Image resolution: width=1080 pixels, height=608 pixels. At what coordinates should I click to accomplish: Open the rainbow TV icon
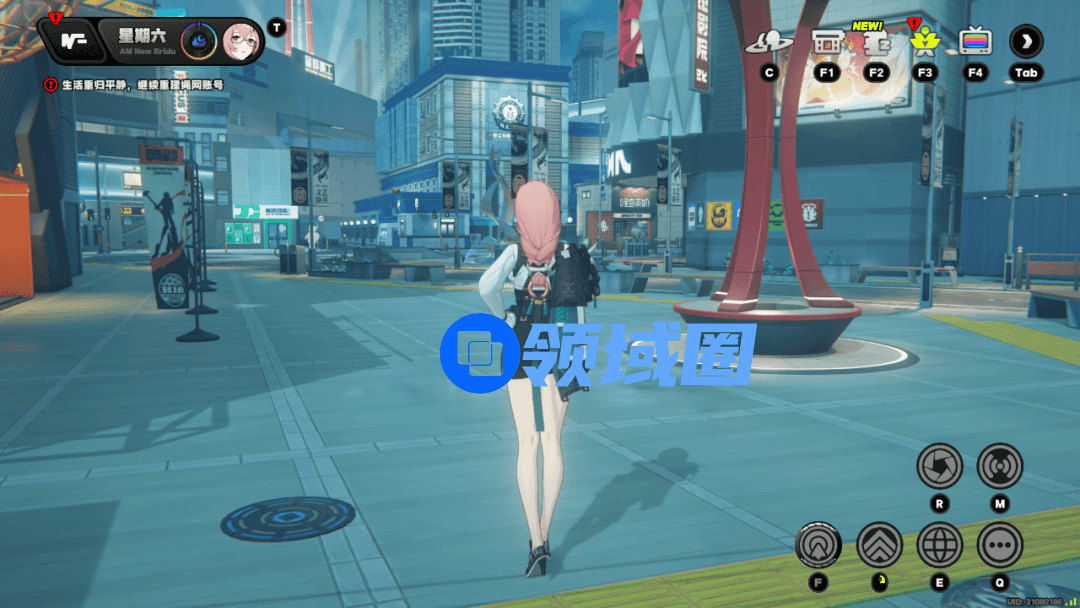[975, 42]
